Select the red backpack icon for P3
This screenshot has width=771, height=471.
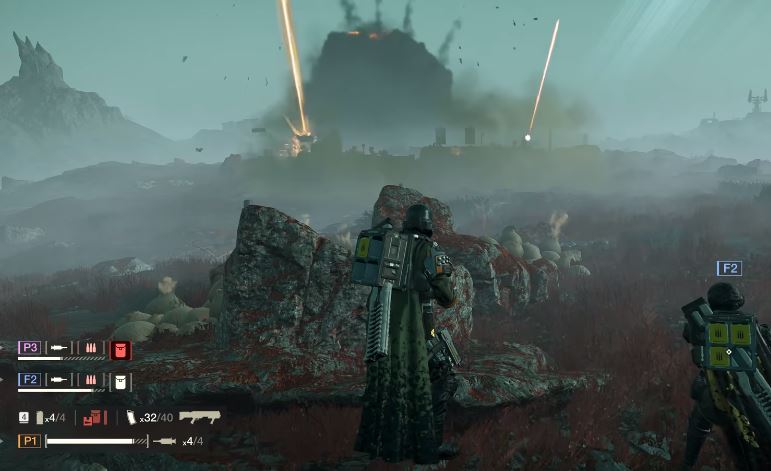coord(121,349)
